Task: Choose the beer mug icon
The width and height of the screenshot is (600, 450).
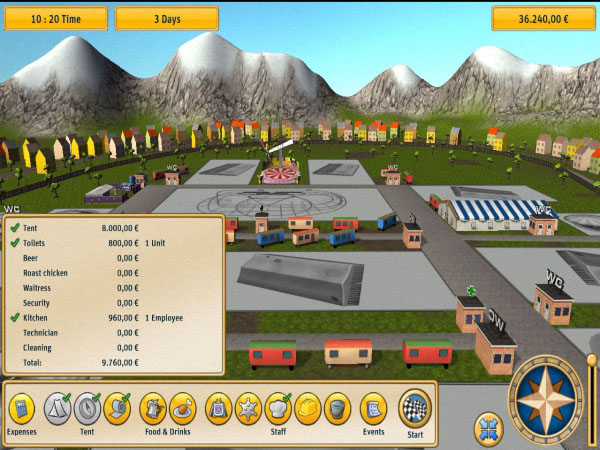Action: [153, 407]
